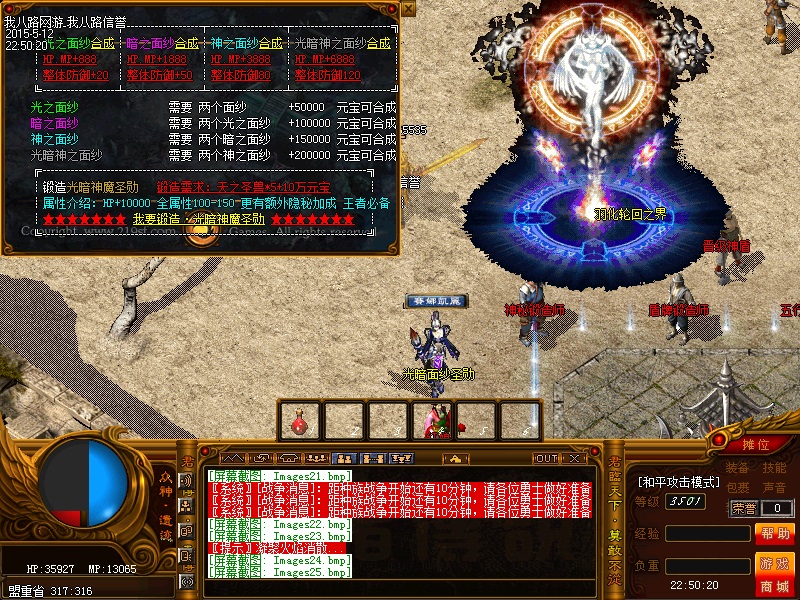The image size is (800, 600).
Task: Open the 技能 skills panel
Action: [x=775, y=468]
